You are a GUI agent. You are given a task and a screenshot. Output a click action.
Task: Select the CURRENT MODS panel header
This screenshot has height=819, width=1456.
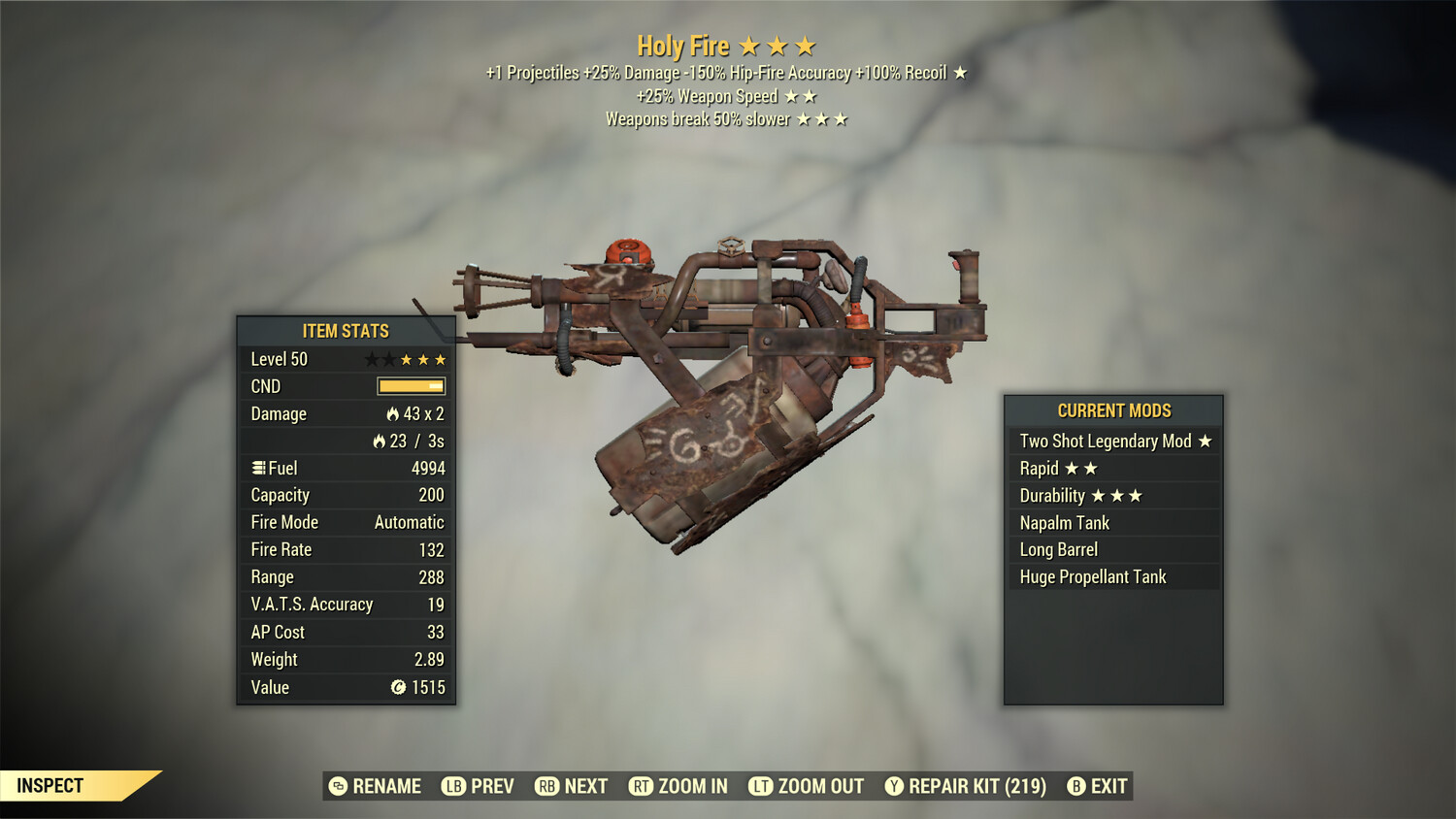click(x=1112, y=410)
